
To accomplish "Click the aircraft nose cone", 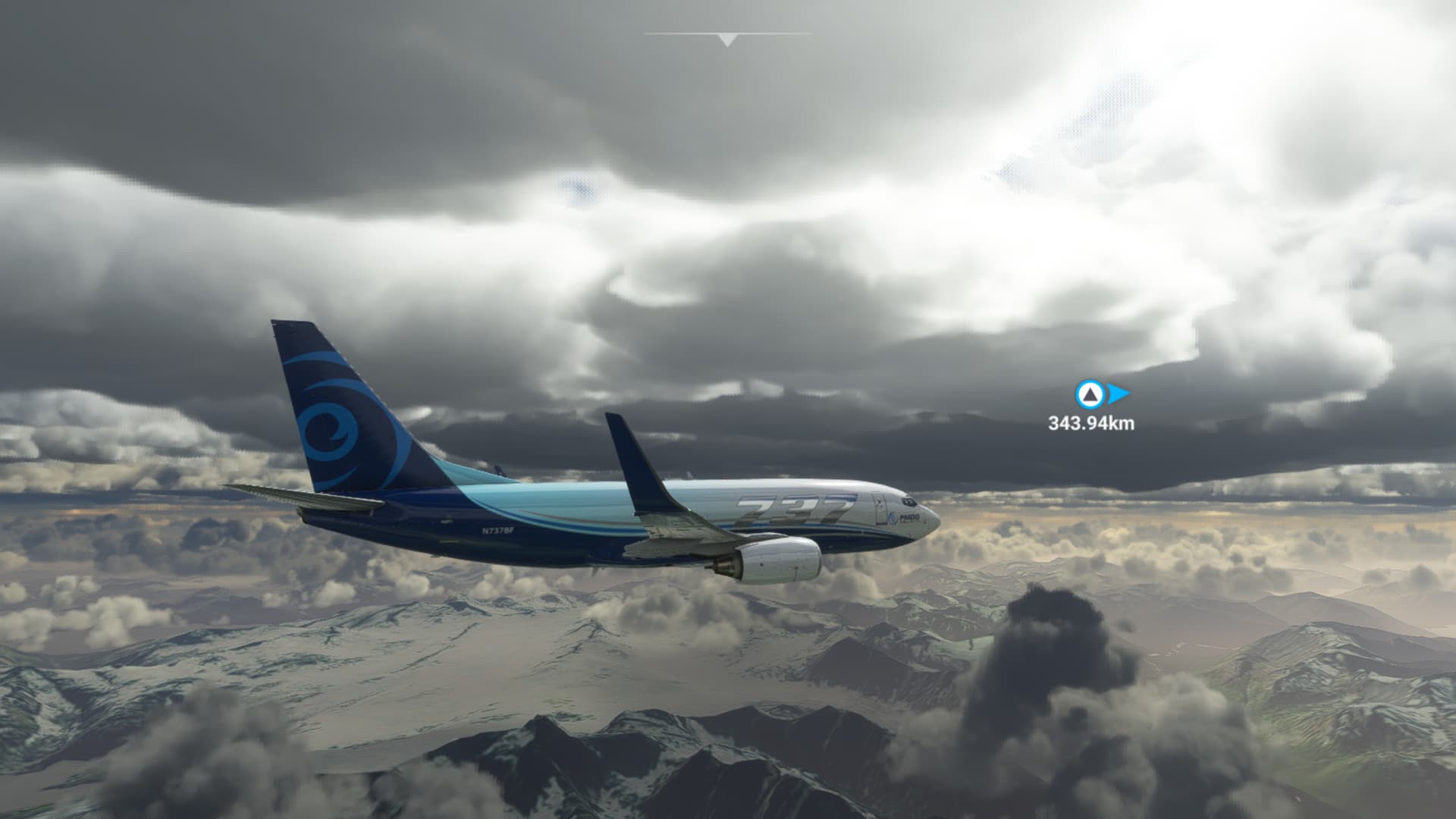I will (x=934, y=520).
